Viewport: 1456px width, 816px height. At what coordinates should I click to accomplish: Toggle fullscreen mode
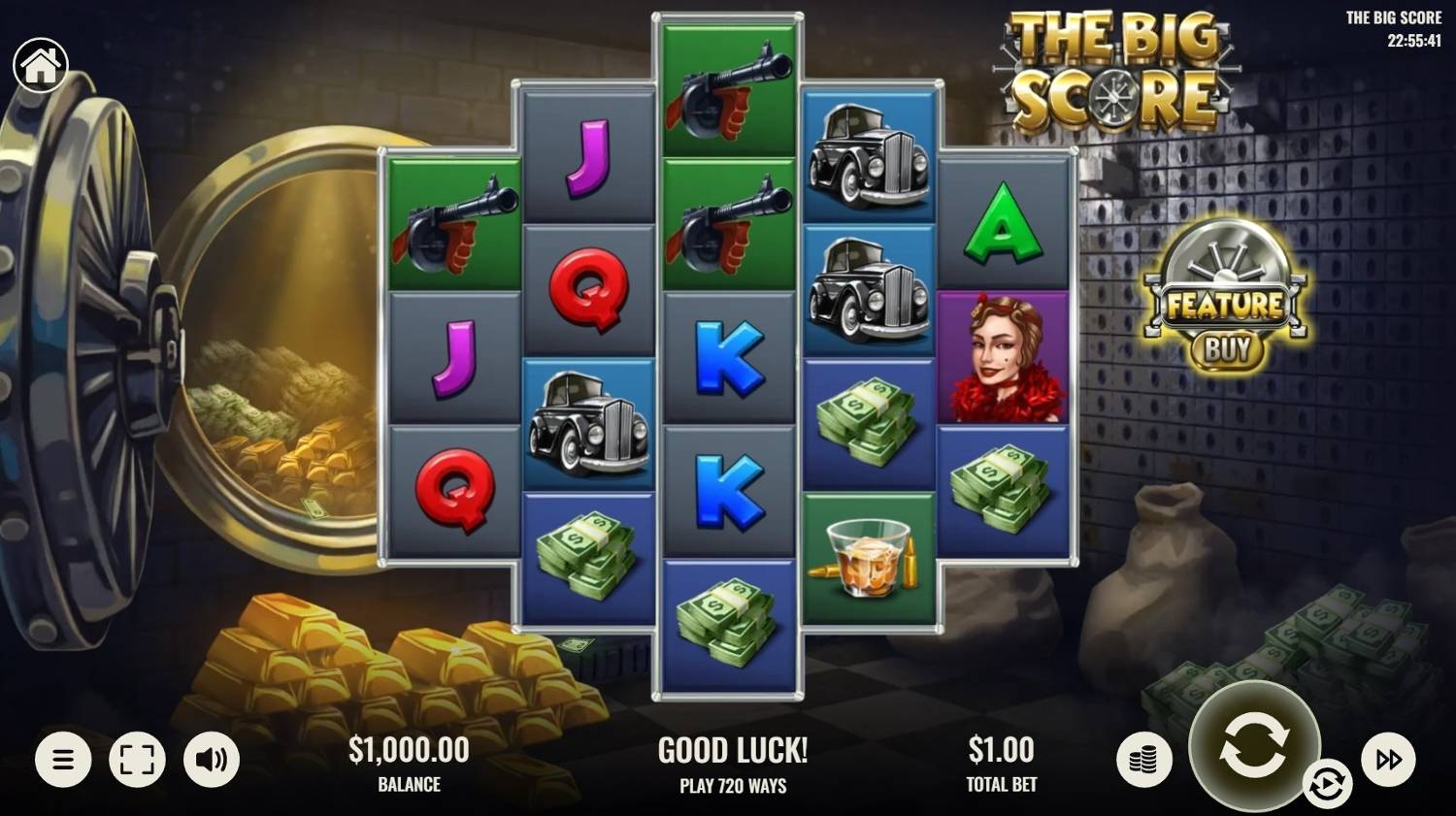tap(137, 759)
